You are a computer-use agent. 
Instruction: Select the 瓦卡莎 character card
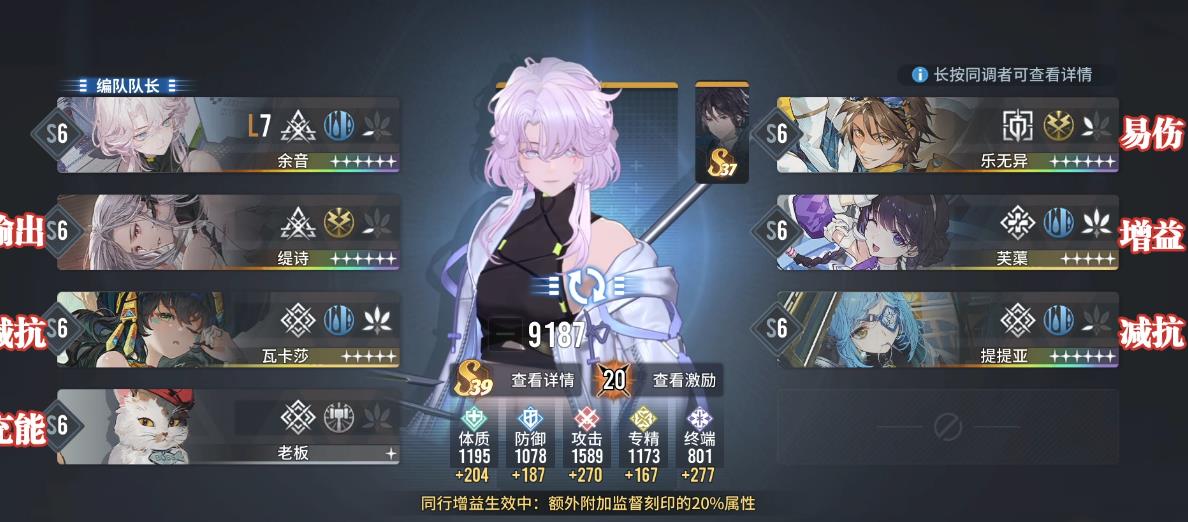point(230,329)
